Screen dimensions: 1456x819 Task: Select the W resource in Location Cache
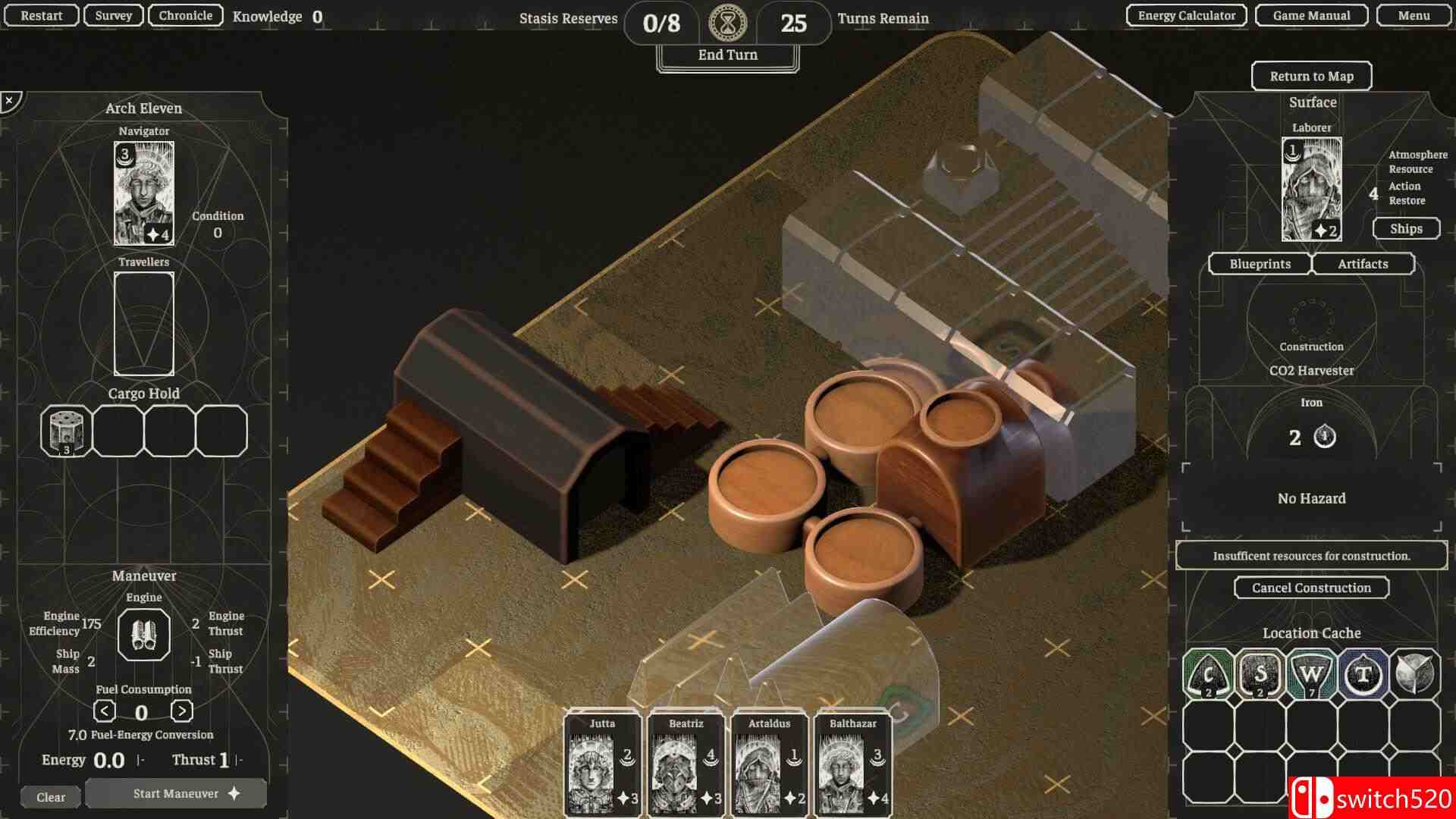(1311, 674)
